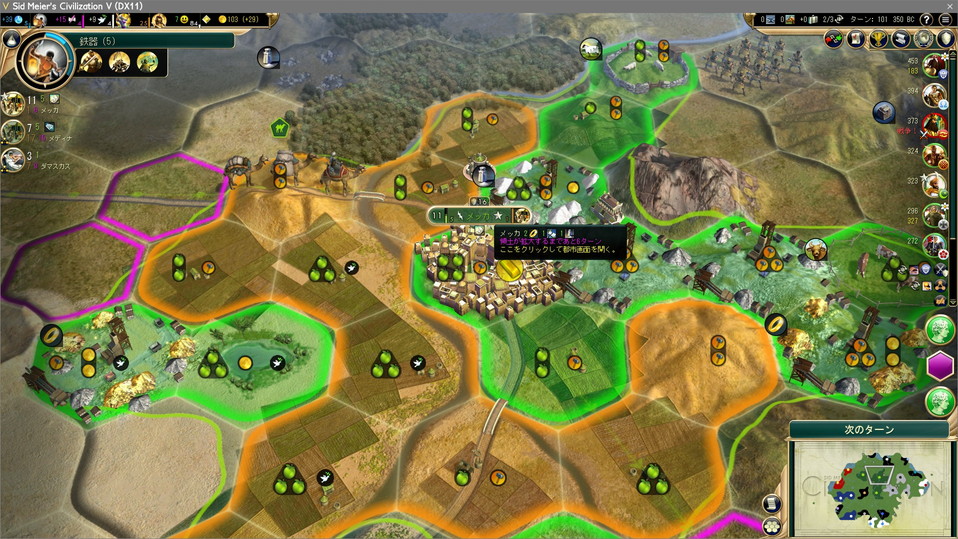Open the main menu hamburger button
The height and width of the screenshot is (539, 958).
coord(945,19)
